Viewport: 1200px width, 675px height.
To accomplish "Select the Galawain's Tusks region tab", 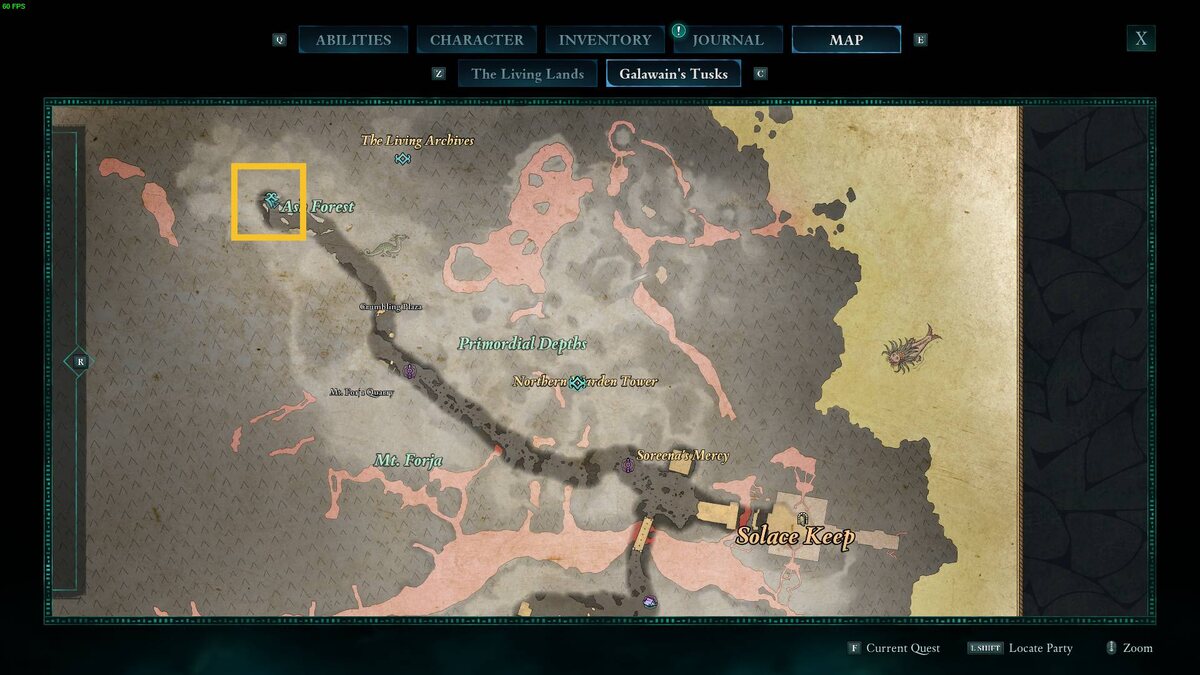I will pyautogui.click(x=673, y=74).
